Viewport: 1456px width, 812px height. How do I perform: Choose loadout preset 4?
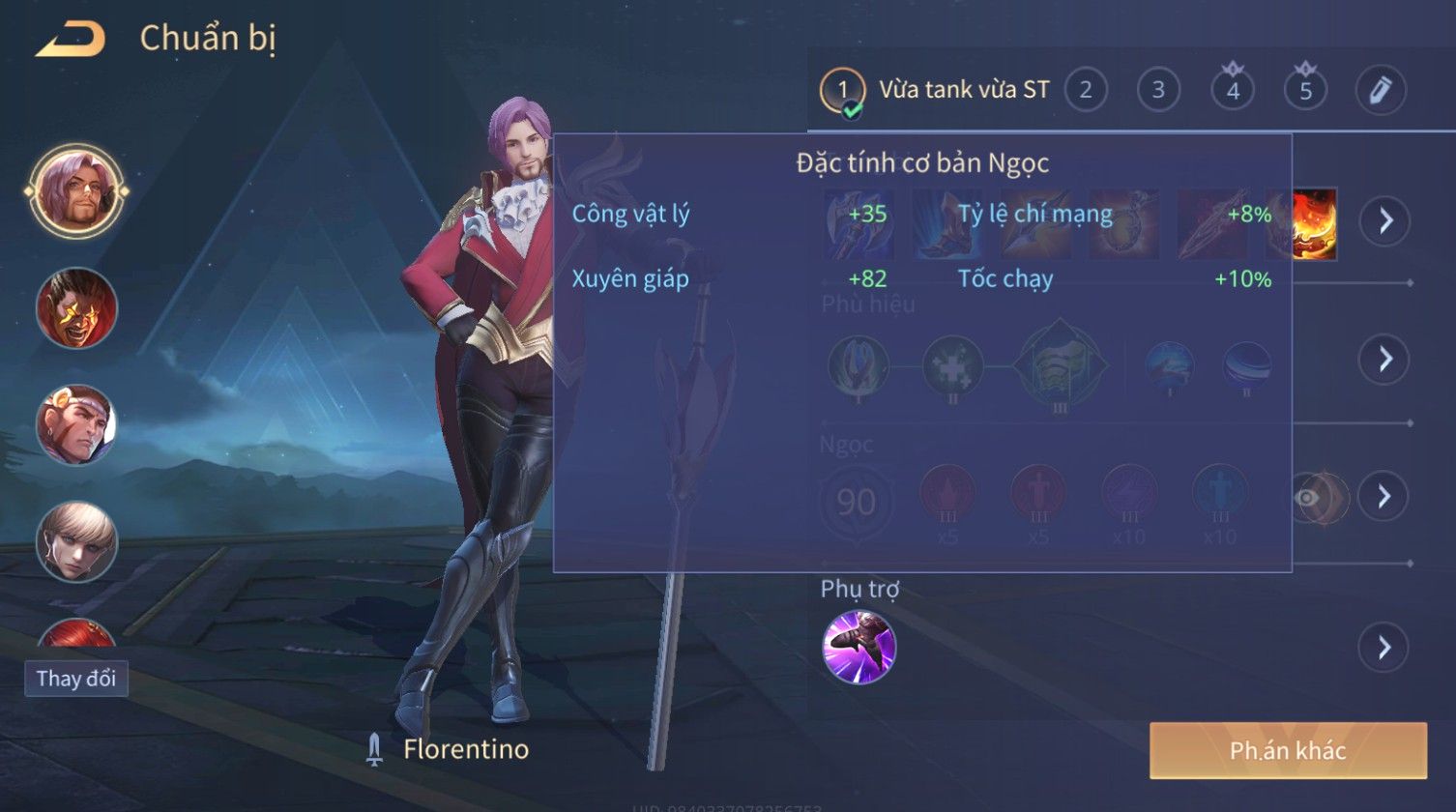1233,91
